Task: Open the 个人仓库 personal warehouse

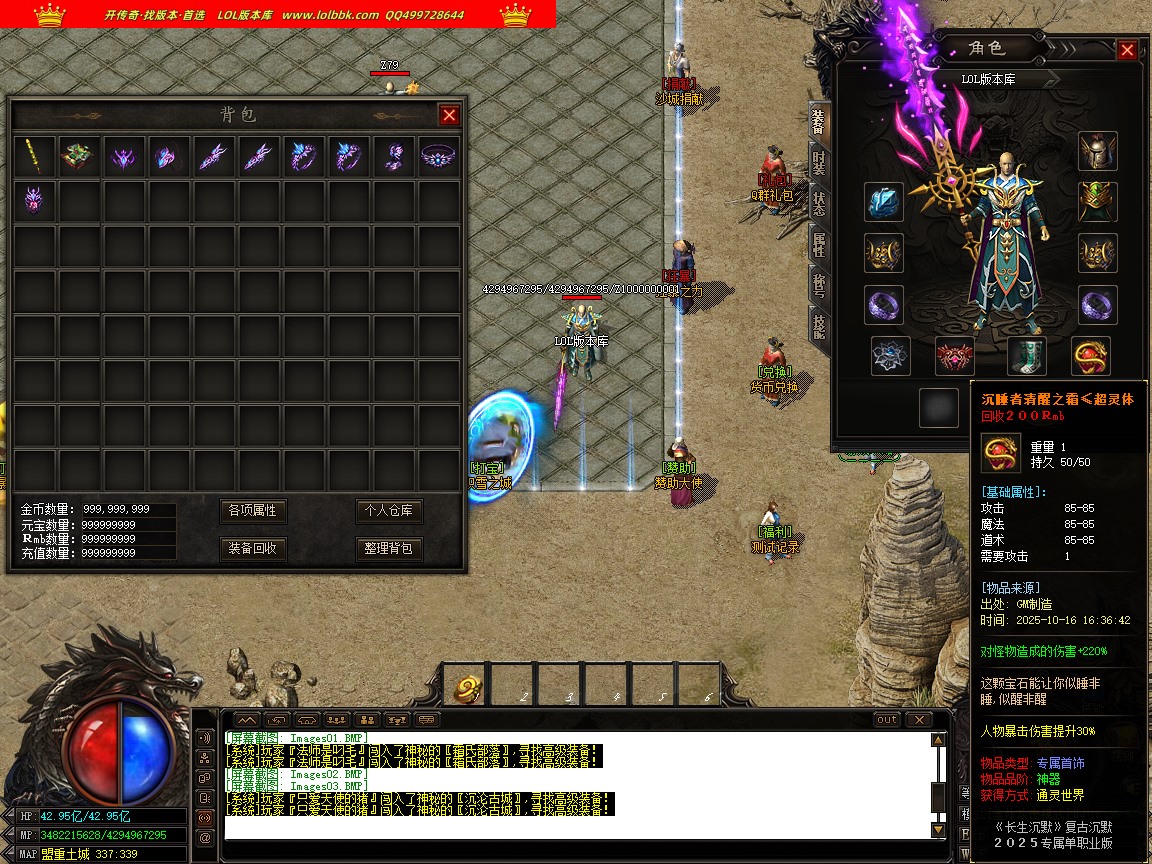Action: [389, 511]
